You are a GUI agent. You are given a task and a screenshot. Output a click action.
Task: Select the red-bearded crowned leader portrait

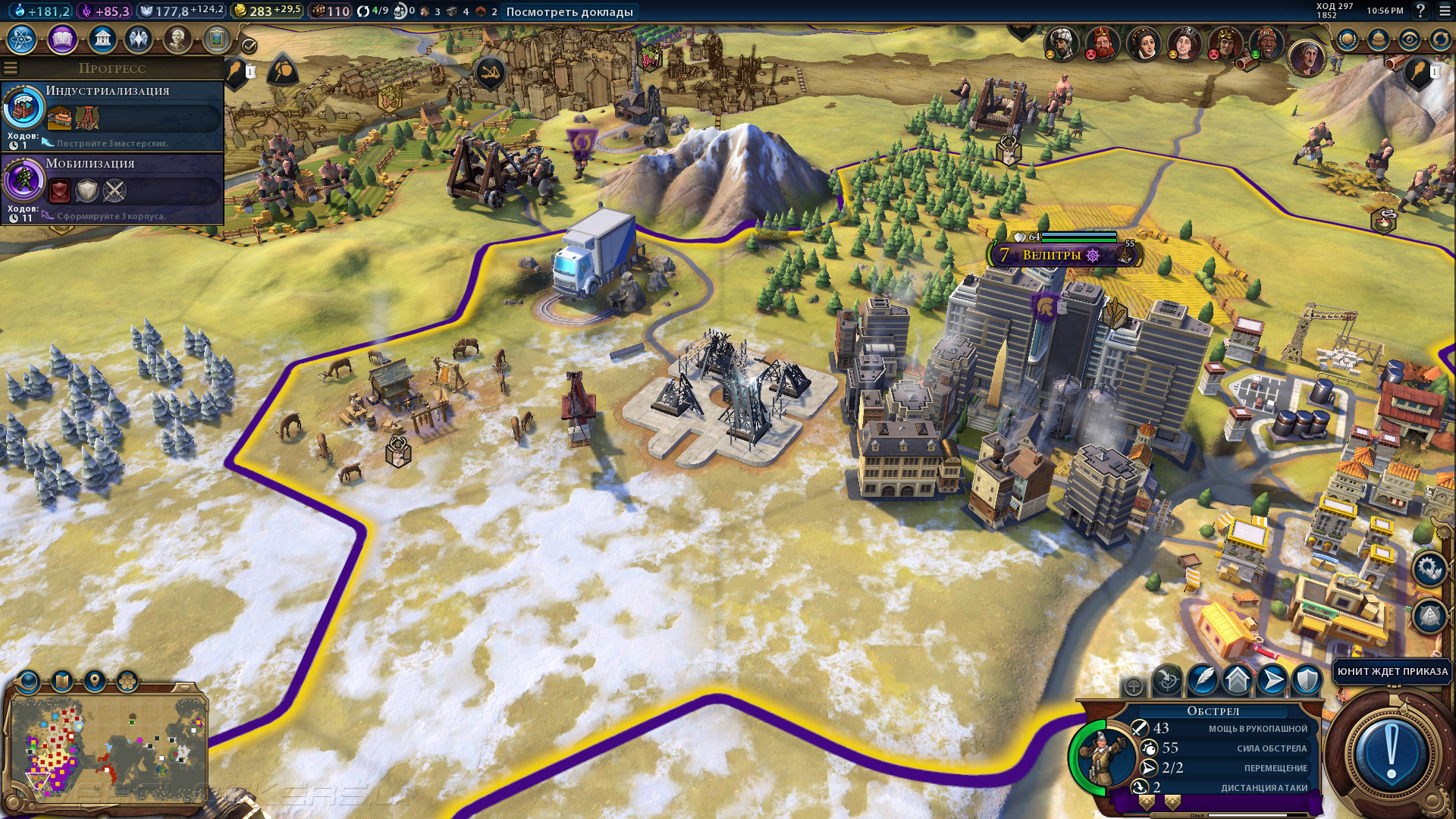click(x=1102, y=42)
